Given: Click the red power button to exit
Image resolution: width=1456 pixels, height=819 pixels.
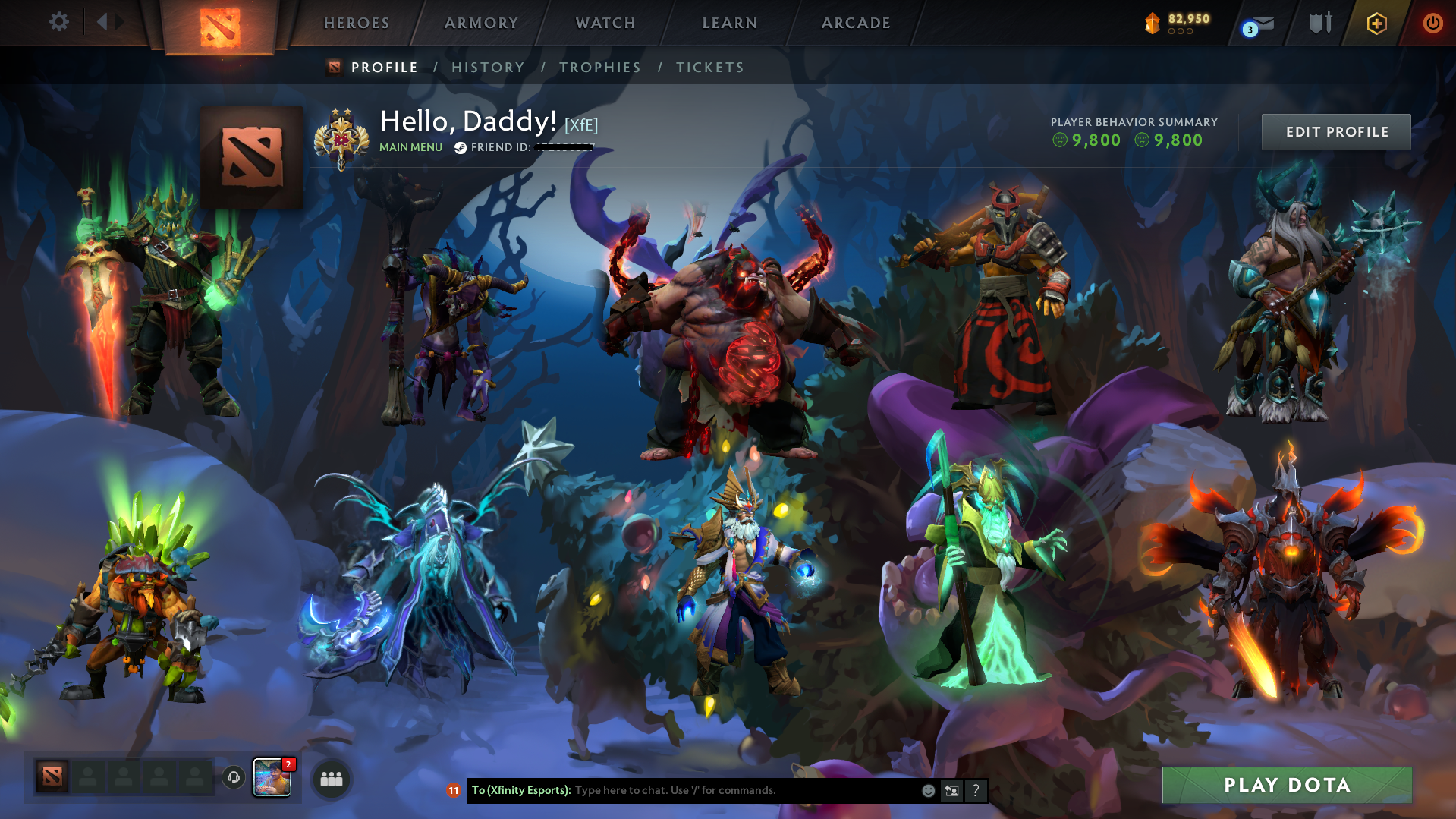Looking at the screenshot, I should [1432, 23].
